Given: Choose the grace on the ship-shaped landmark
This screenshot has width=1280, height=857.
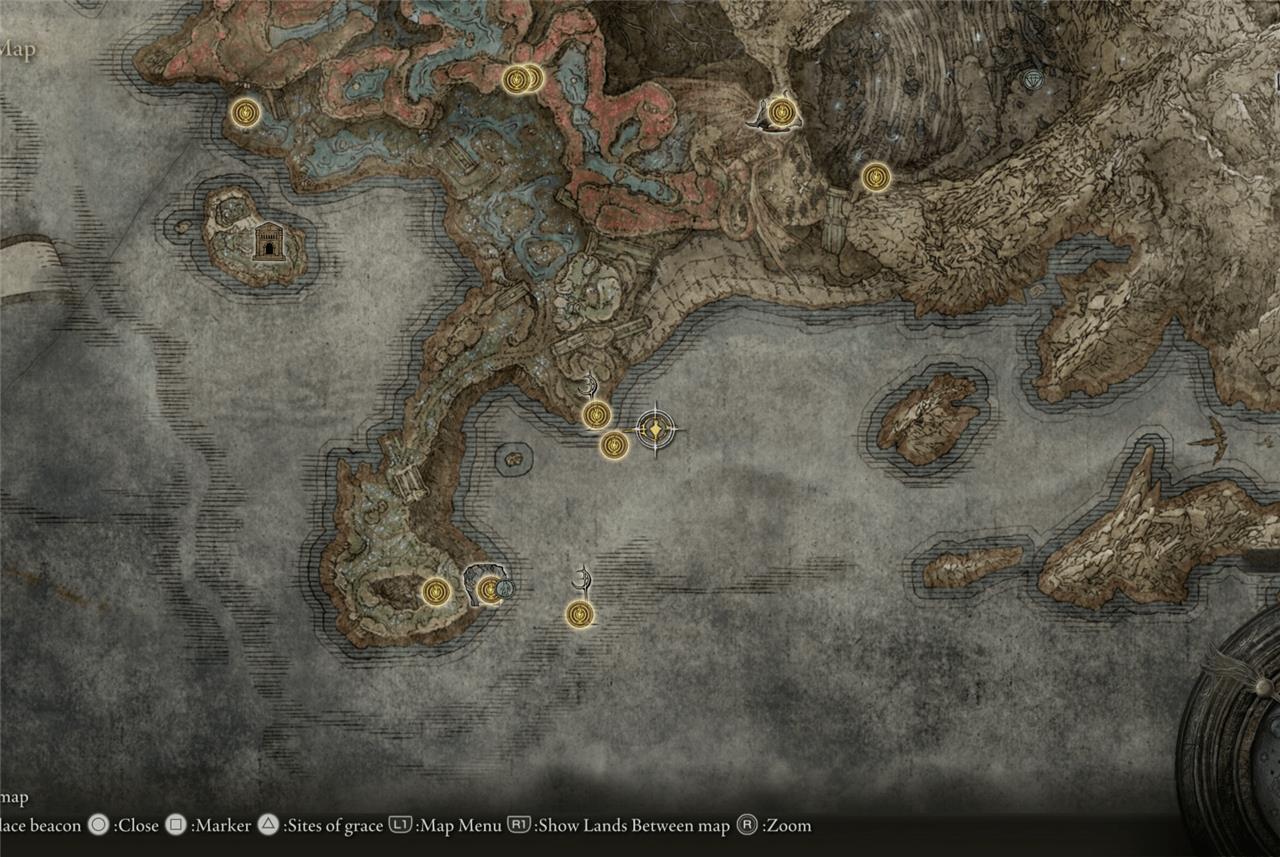Looking at the screenshot, I should 782,112.
